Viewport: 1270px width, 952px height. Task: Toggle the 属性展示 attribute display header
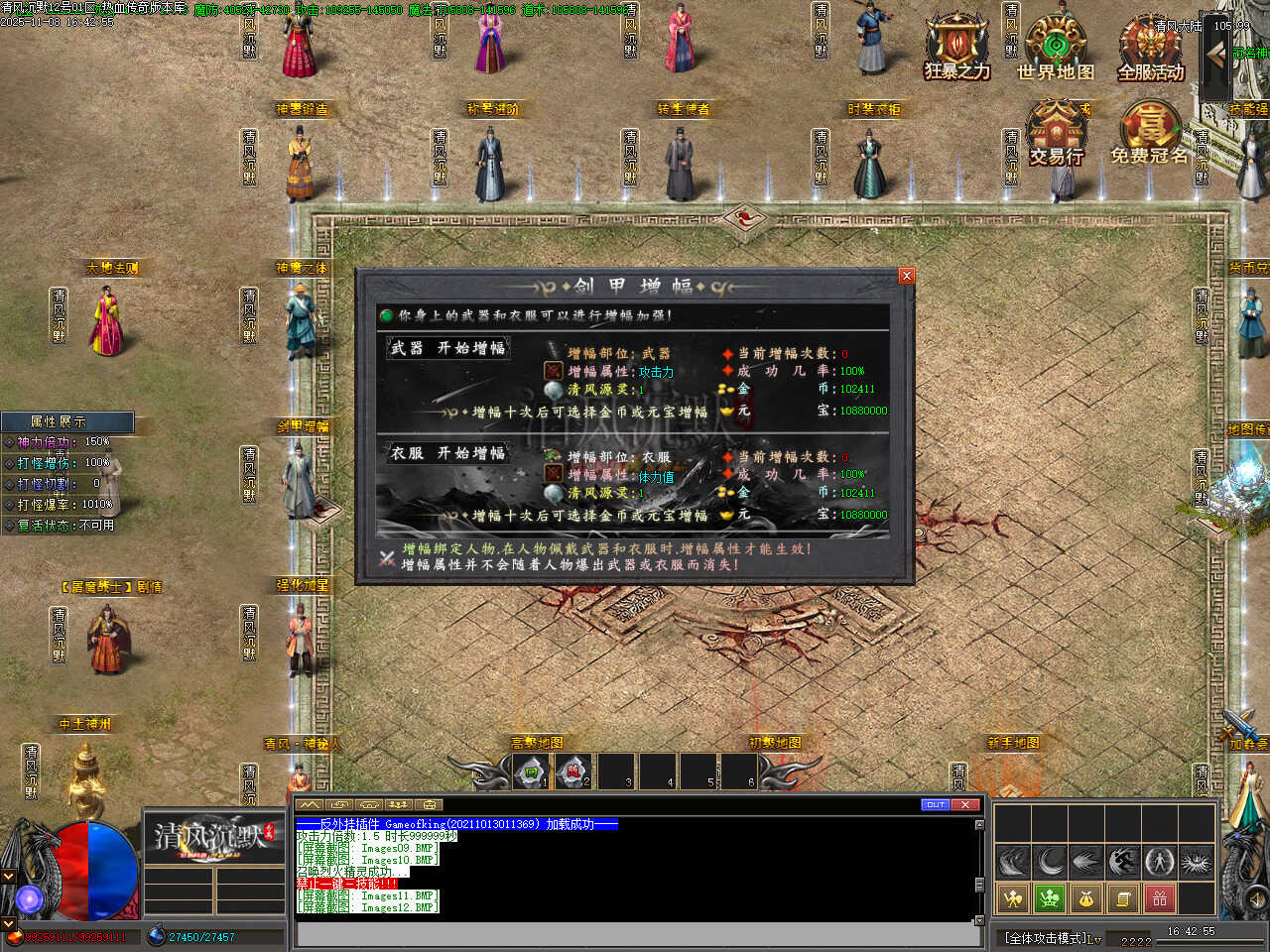pyautogui.click(x=67, y=421)
